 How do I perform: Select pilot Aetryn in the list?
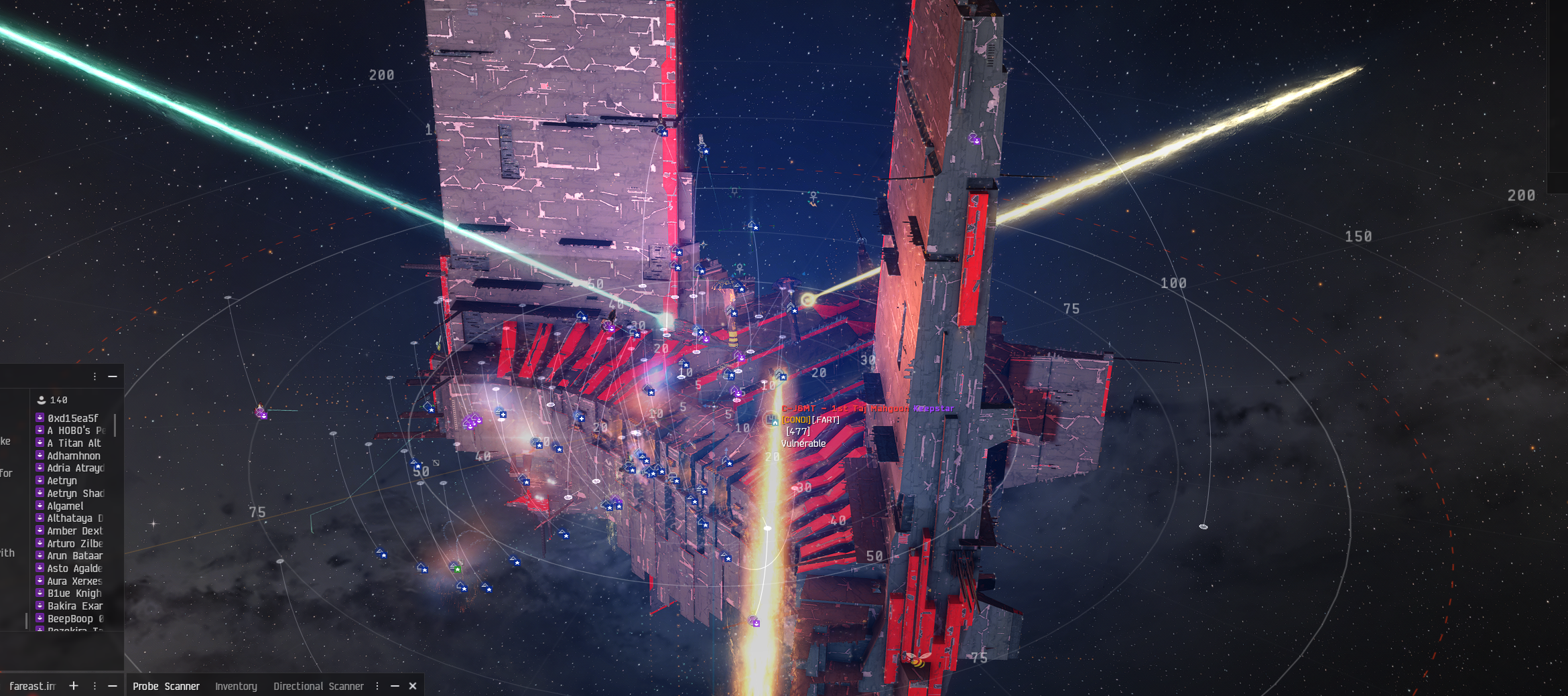[62, 480]
